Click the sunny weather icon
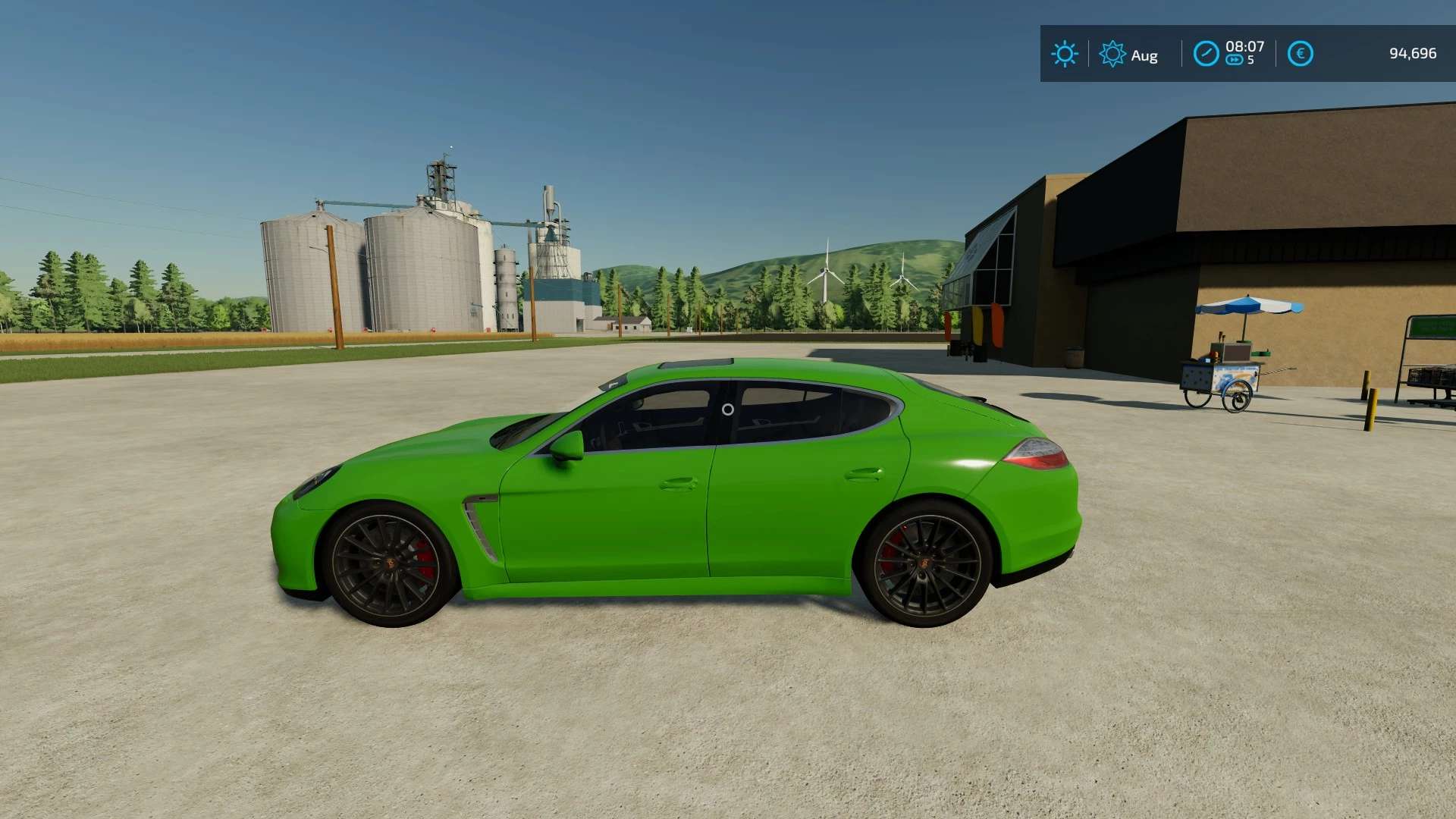Screen dimensions: 1456x819 pos(1064,54)
